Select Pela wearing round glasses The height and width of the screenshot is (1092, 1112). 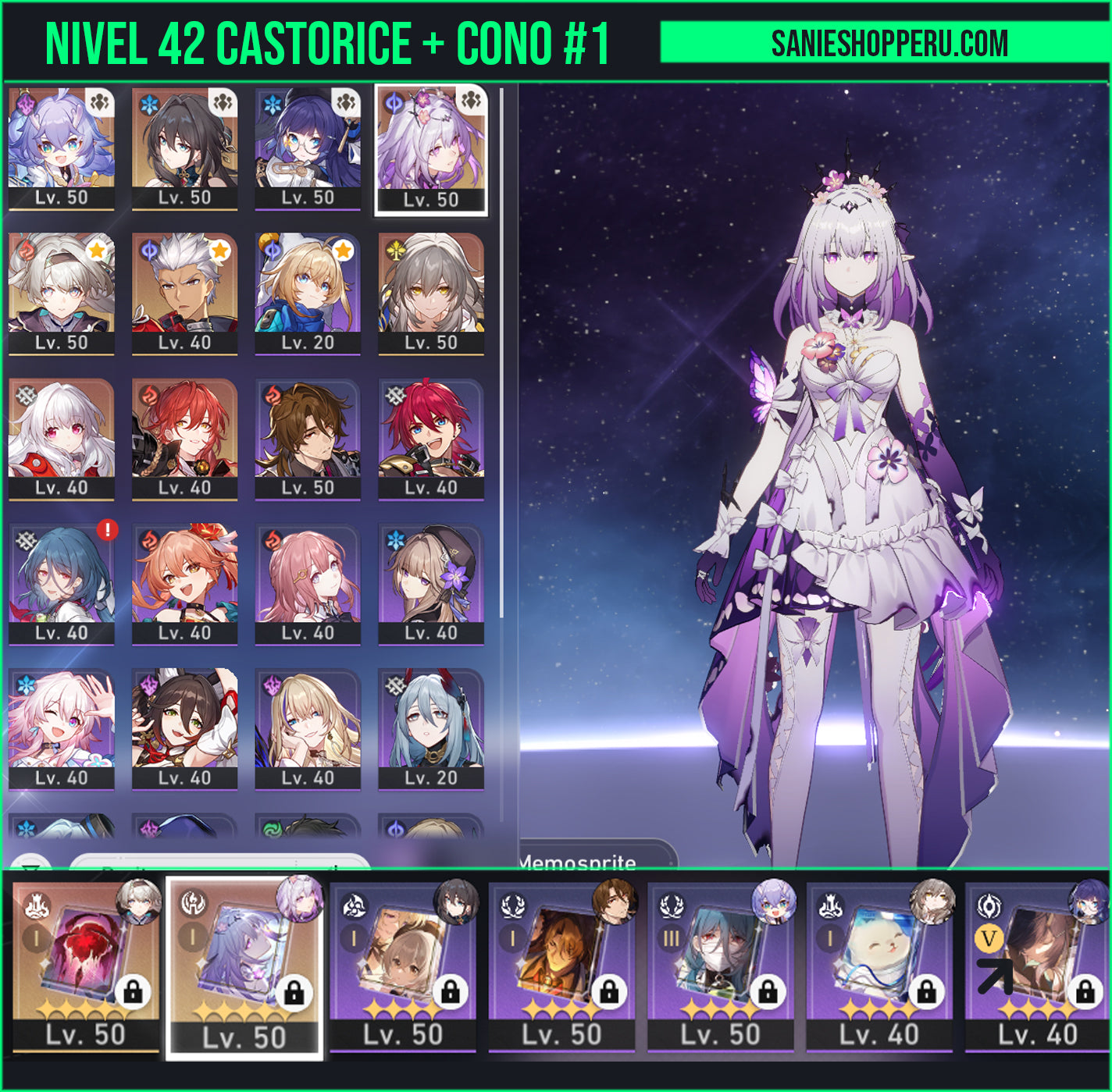pos(308,148)
